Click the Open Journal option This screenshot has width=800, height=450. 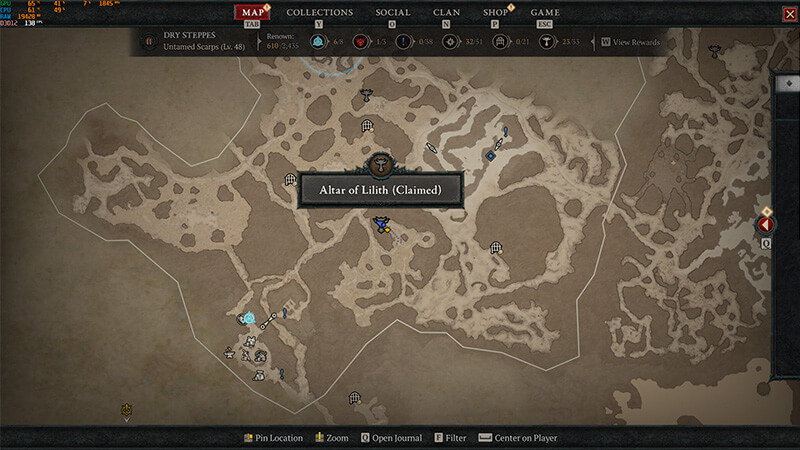tap(391, 438)
